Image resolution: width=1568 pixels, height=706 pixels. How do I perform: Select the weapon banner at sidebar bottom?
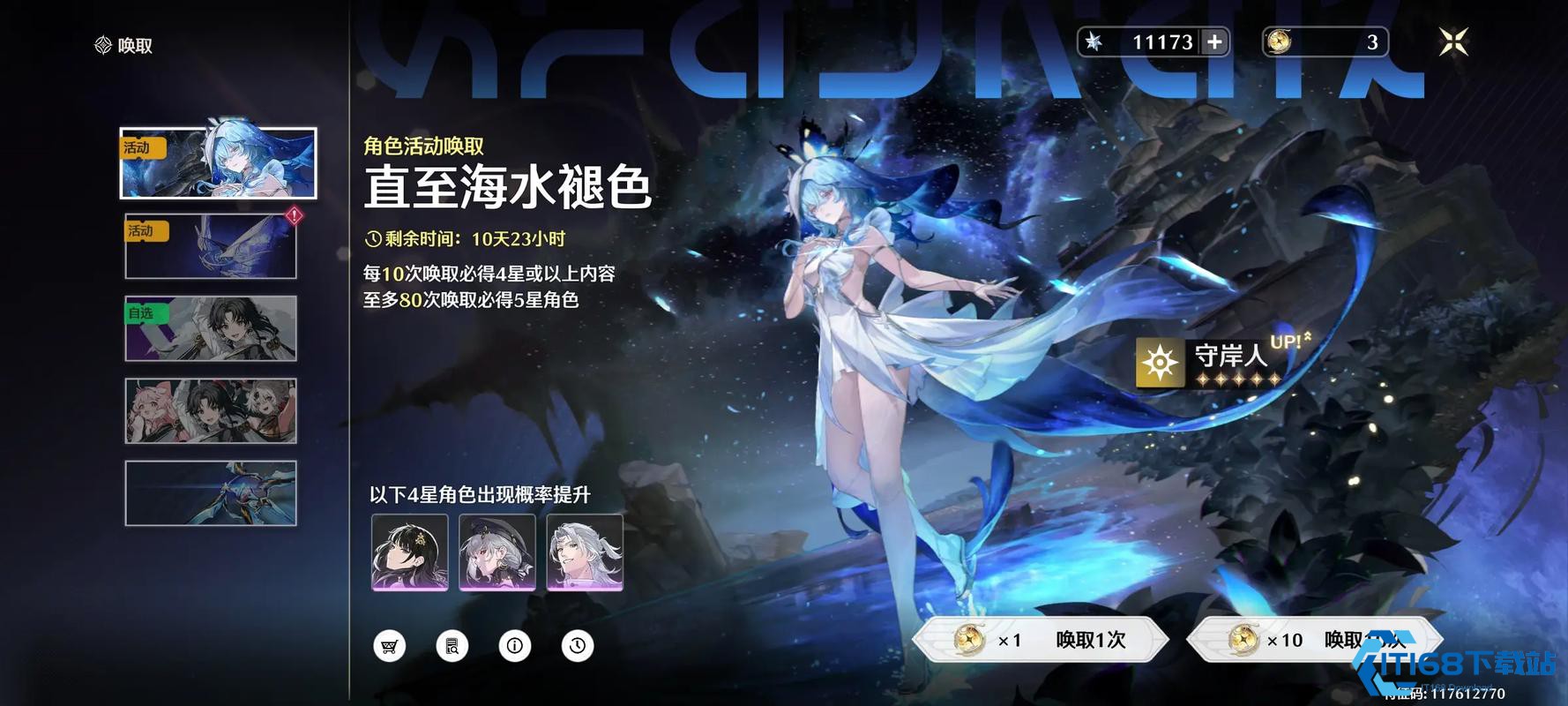tap(210, 494)
